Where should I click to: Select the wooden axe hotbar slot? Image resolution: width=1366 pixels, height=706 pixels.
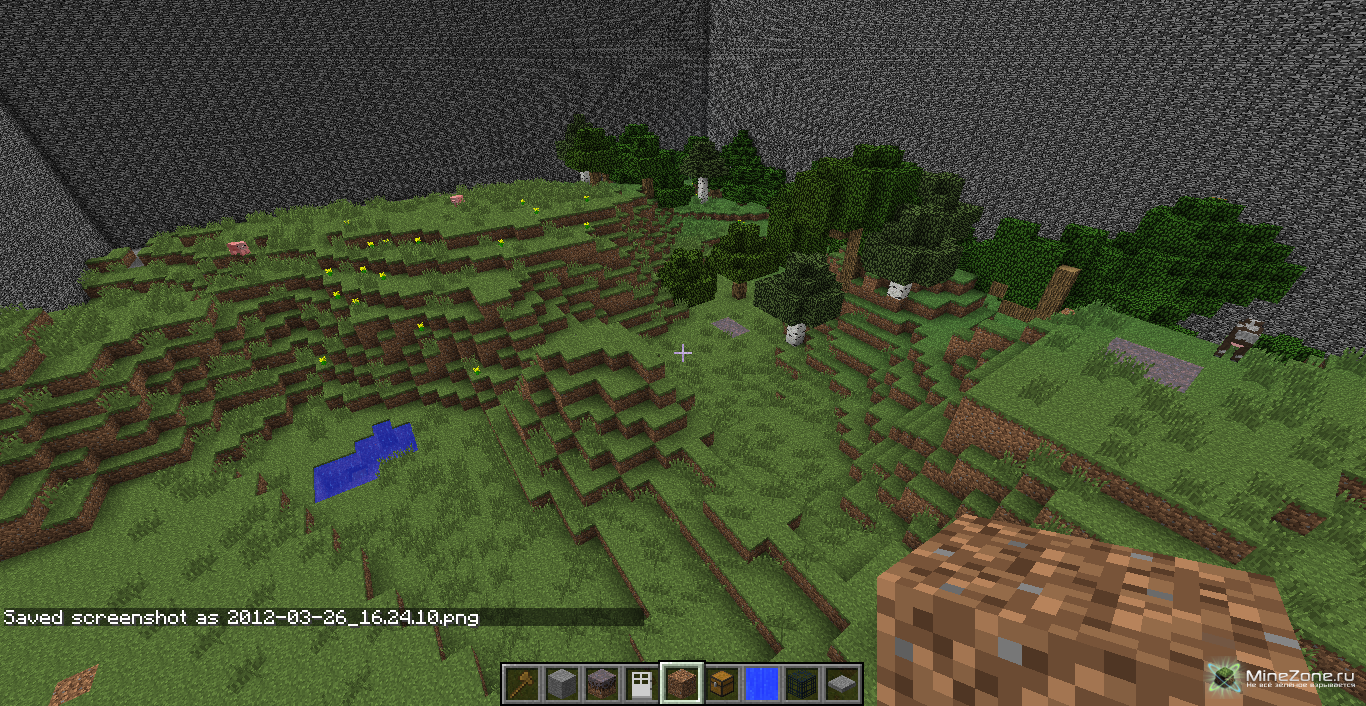tap(522, 683)
